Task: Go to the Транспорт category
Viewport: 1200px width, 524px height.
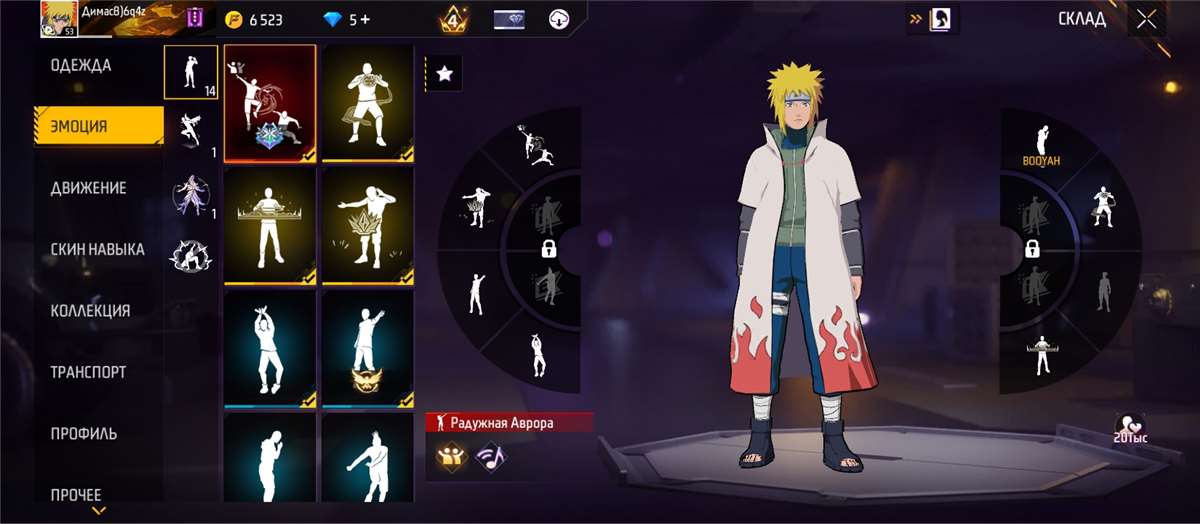Action: [88, 372]
